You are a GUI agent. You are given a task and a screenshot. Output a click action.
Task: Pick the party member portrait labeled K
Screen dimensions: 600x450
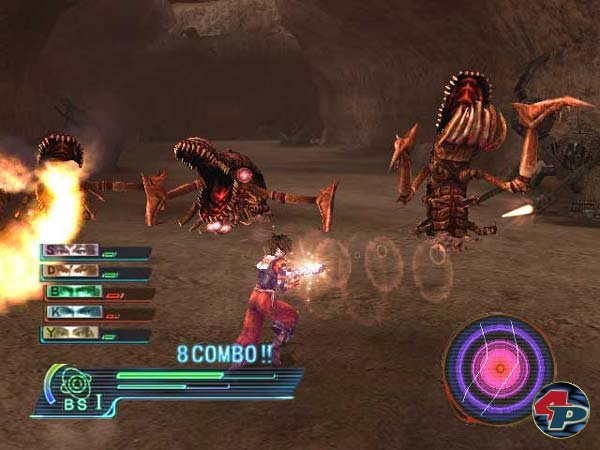[x=73, y=313]
